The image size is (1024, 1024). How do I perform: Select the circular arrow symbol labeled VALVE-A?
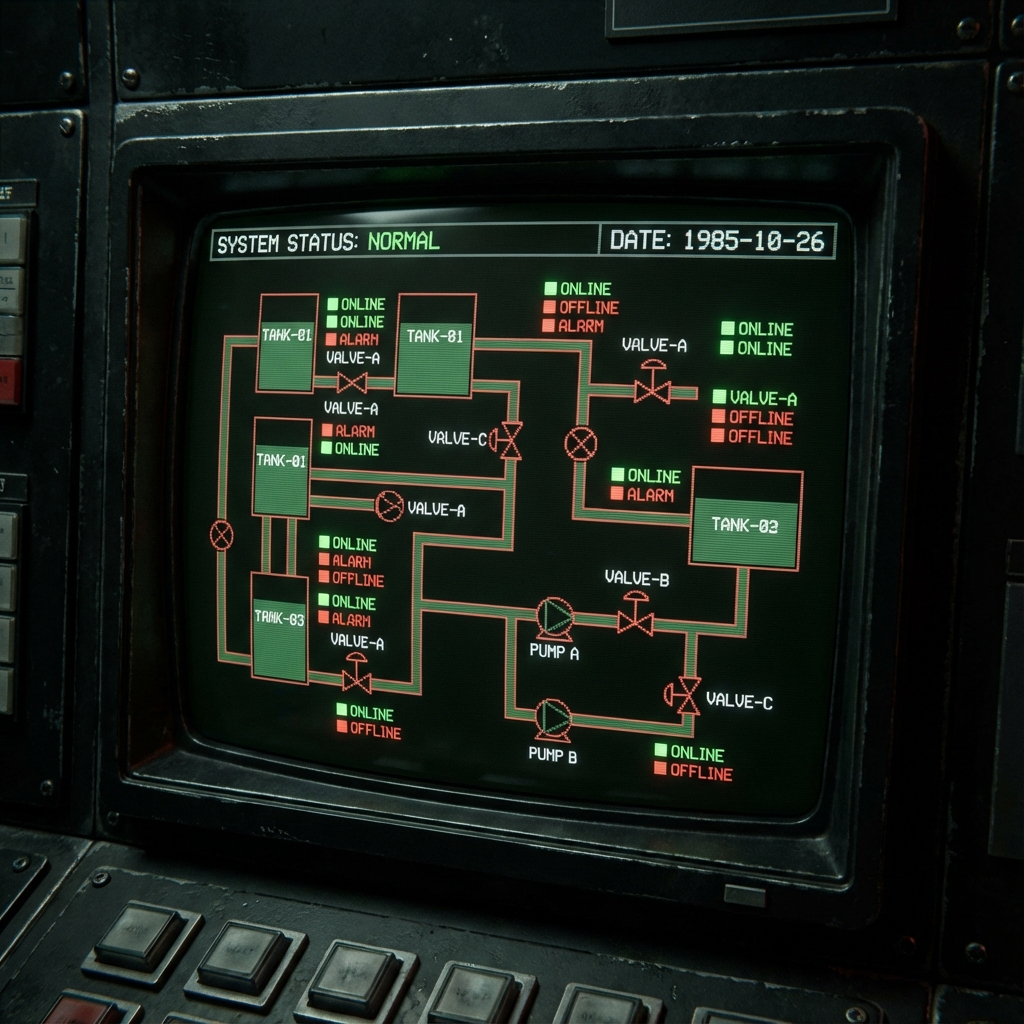389,506
